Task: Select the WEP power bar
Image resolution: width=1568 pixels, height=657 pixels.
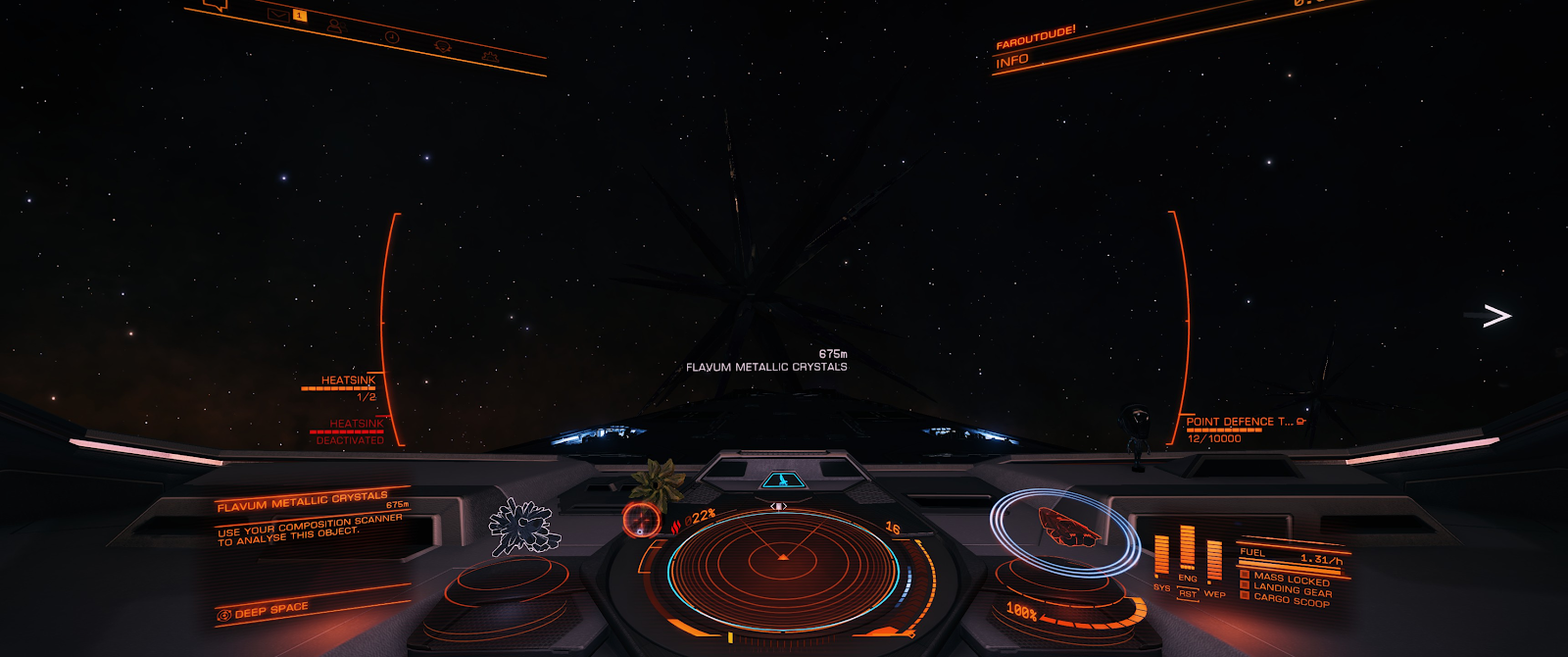Action: 1214,561
